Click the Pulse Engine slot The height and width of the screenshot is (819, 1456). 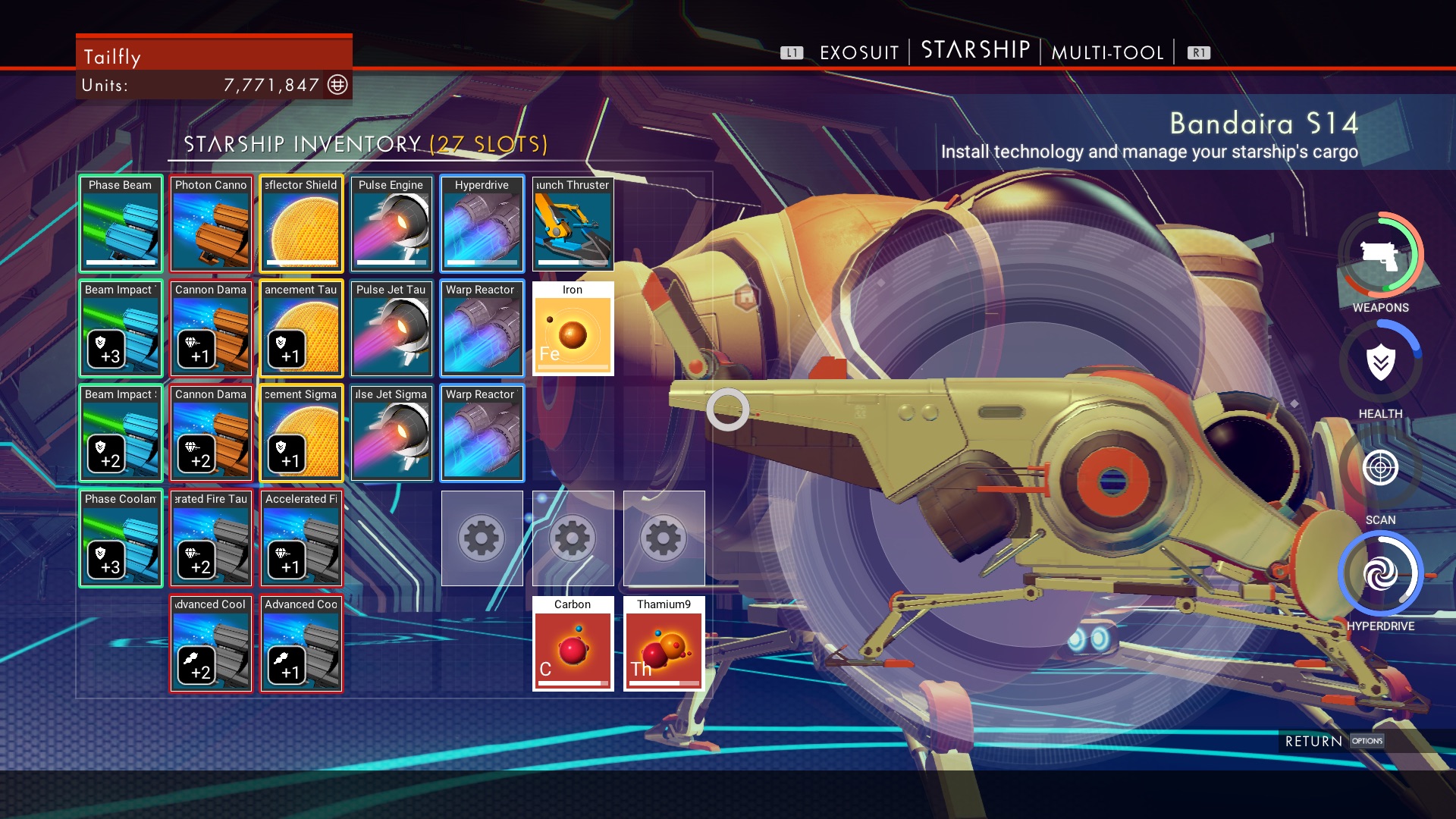click(x=391, y=224)
